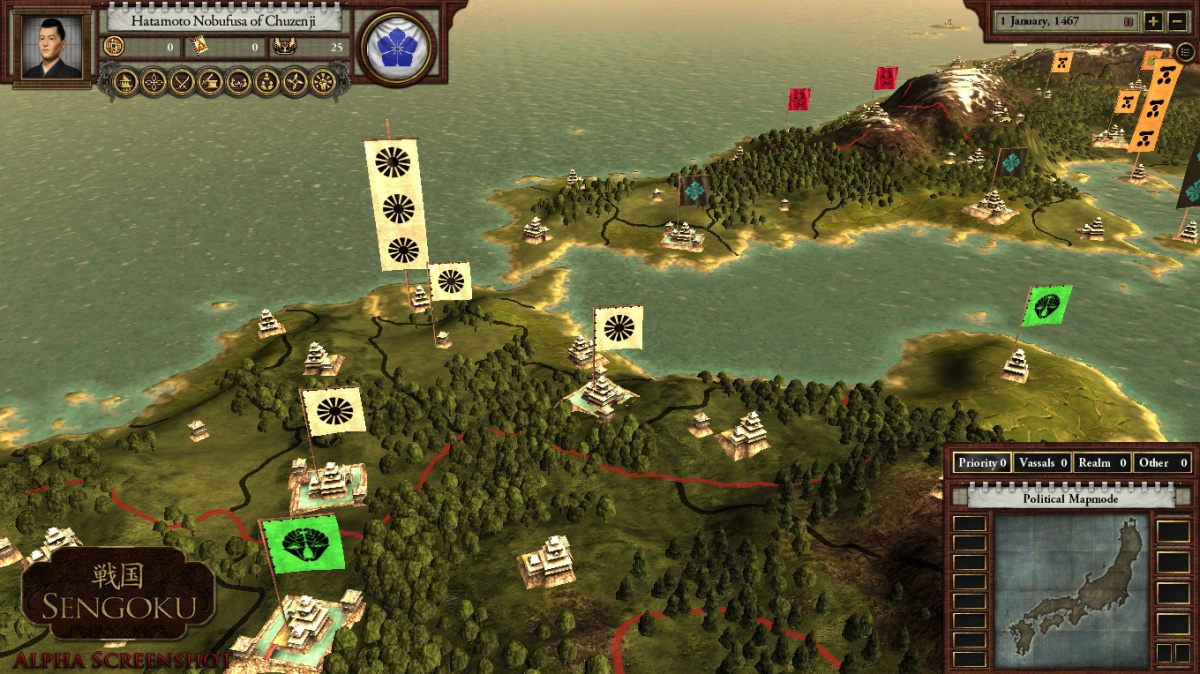The height and width of the screenshot is (674, 1200).
Task: Open the castle pagoda menu icon
Action: [126, 82]
